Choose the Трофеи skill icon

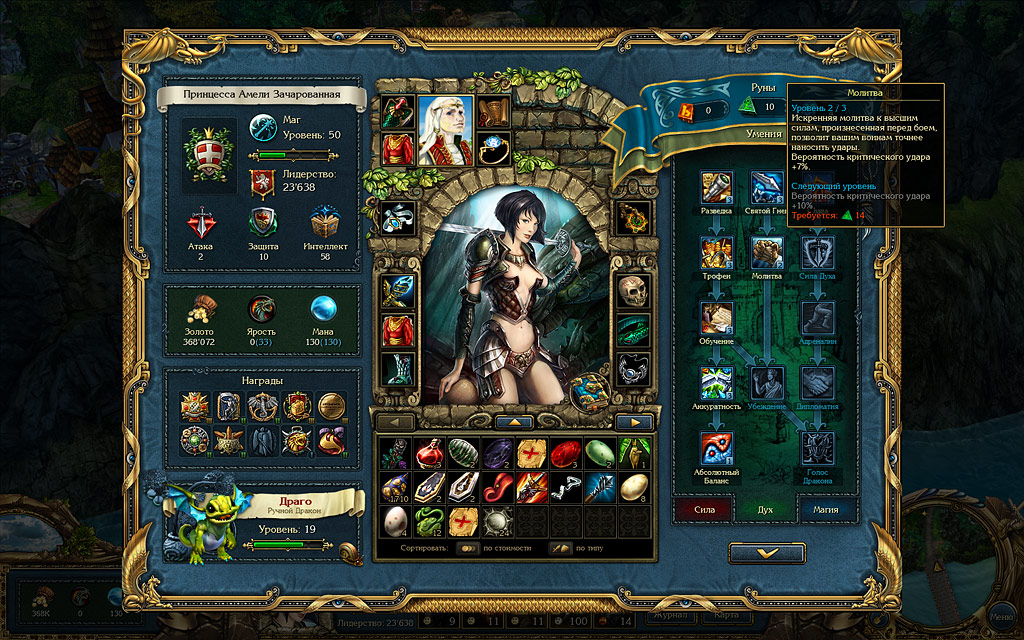pos(717,253)
